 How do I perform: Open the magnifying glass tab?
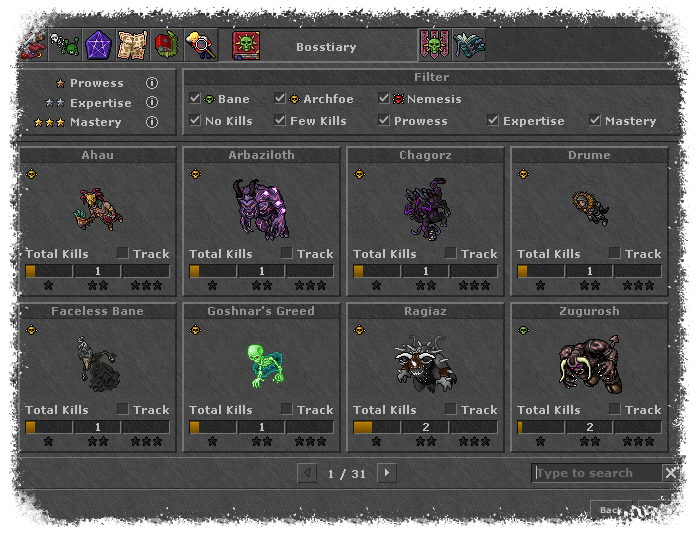coord(200,45)
